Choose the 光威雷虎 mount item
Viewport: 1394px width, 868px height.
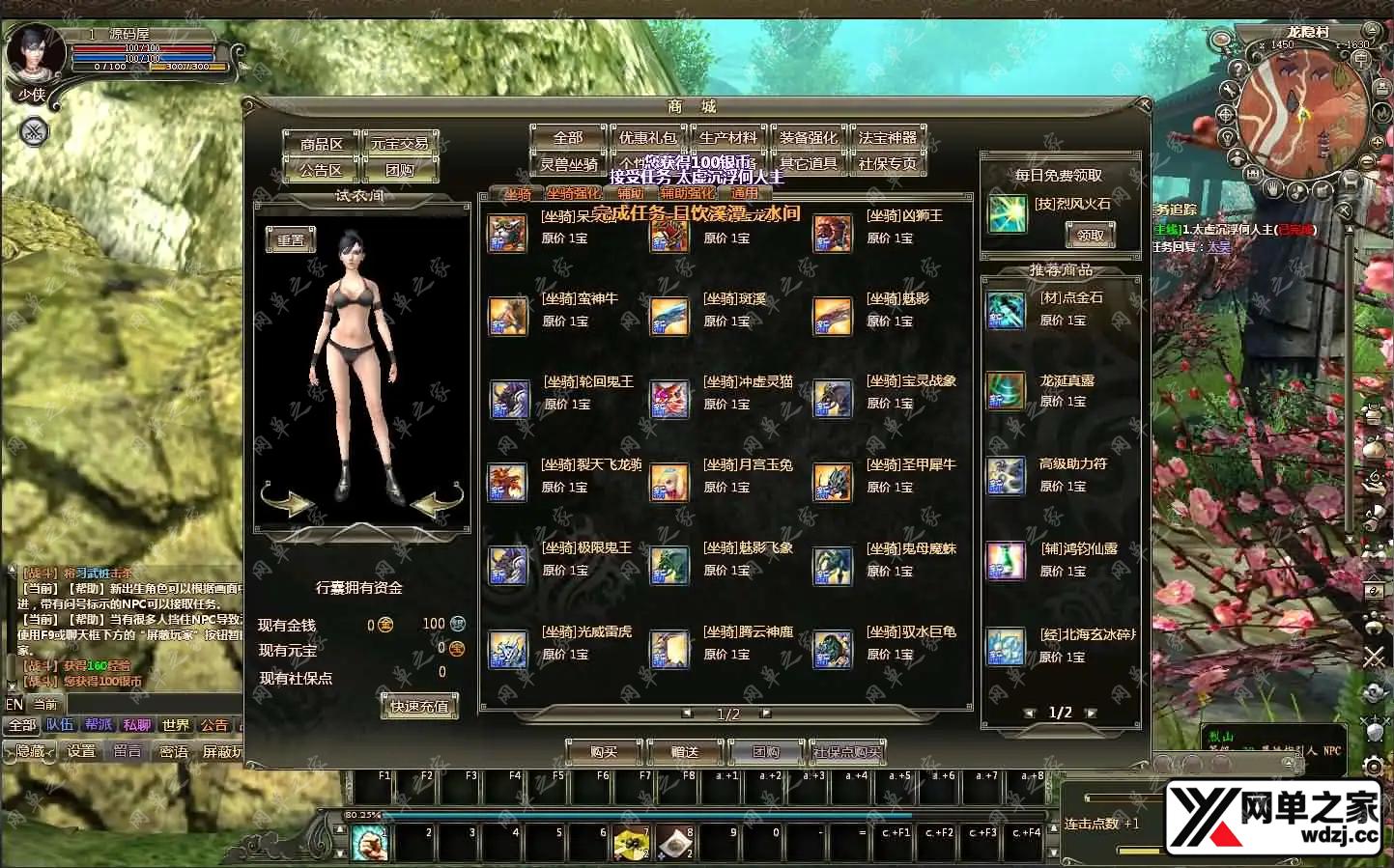coord(508,649)
